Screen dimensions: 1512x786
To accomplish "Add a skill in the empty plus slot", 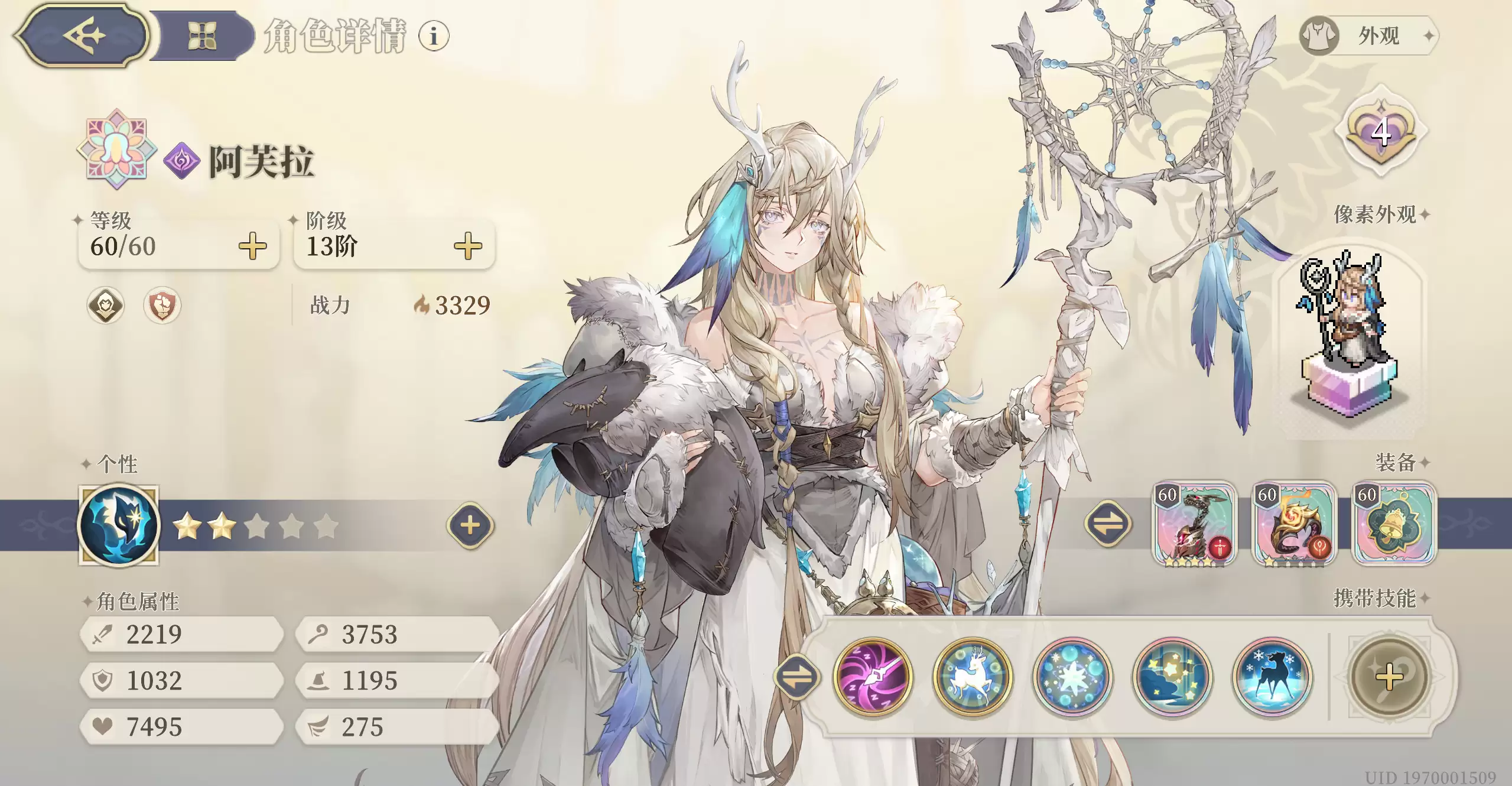I will pos(1389,677).
